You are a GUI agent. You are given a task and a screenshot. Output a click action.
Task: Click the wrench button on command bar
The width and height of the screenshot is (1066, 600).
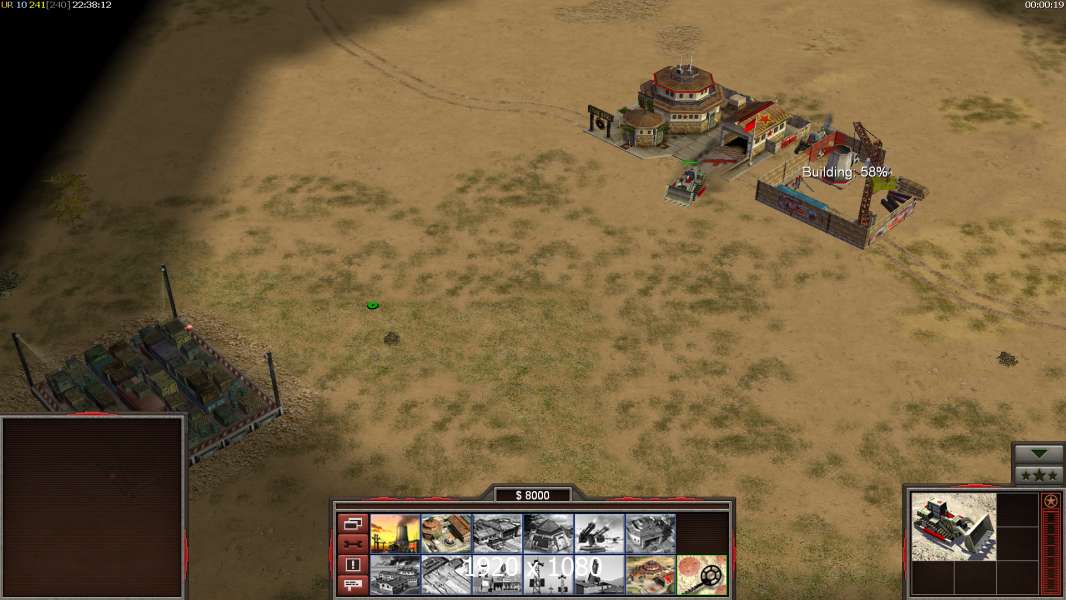(352, 544)
